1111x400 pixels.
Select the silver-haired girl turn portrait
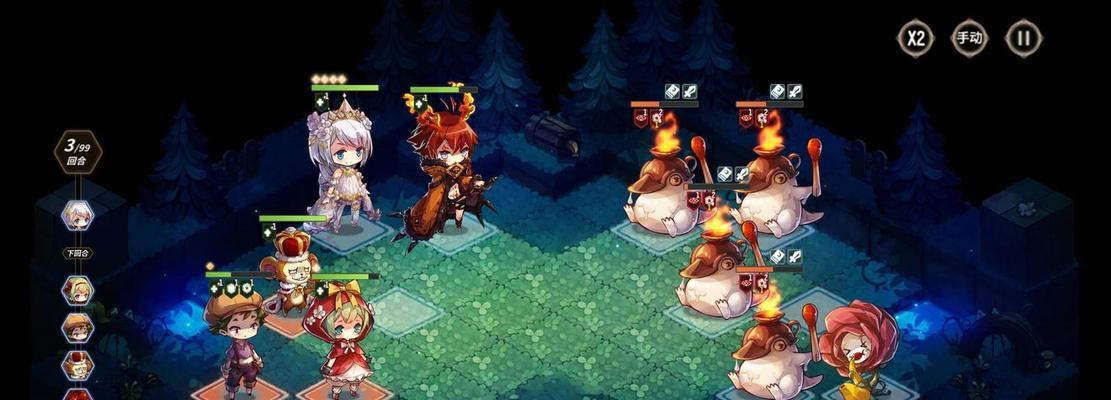click(x=78, y=214)
